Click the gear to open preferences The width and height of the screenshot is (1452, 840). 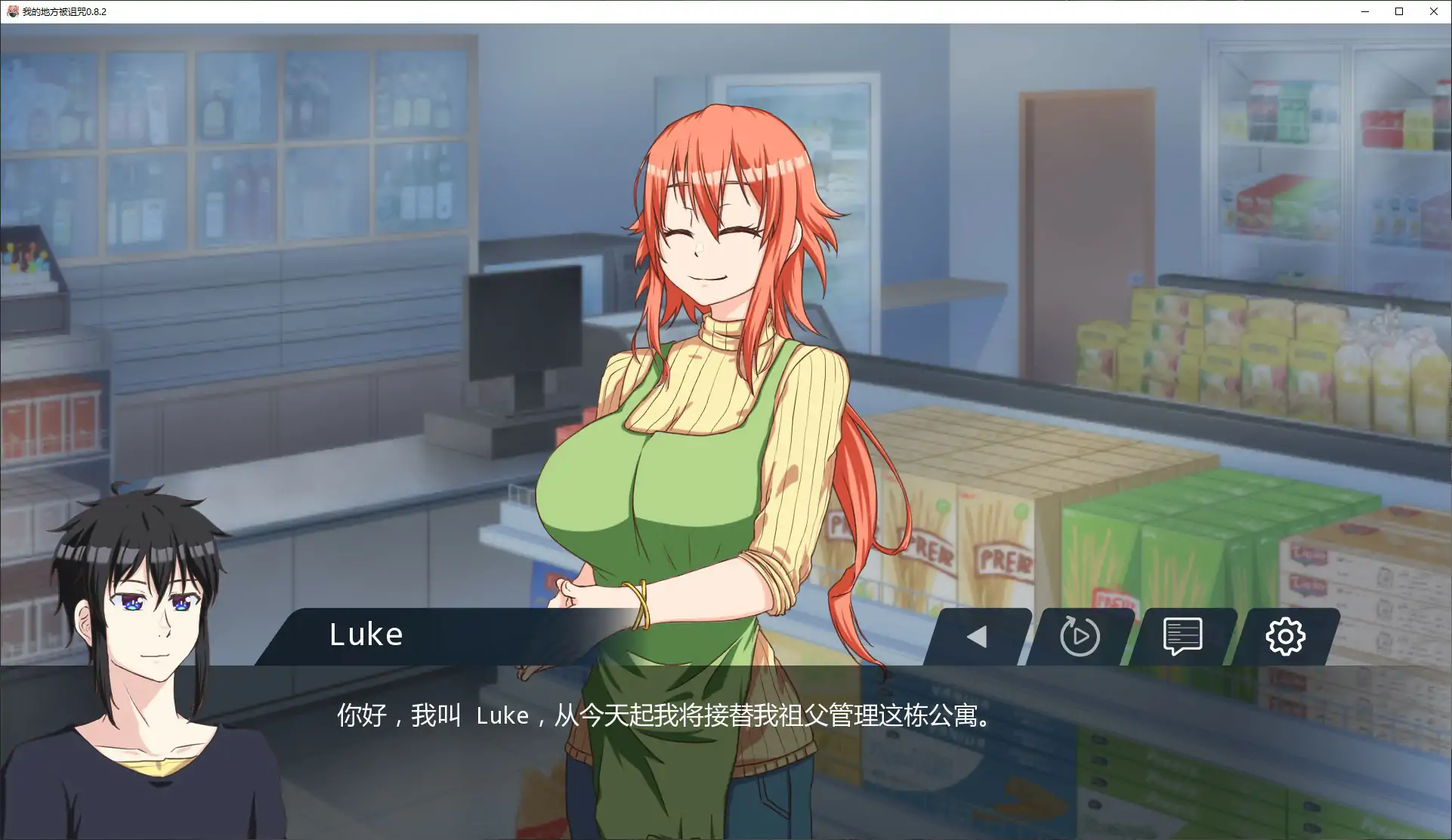(1286, 637)
